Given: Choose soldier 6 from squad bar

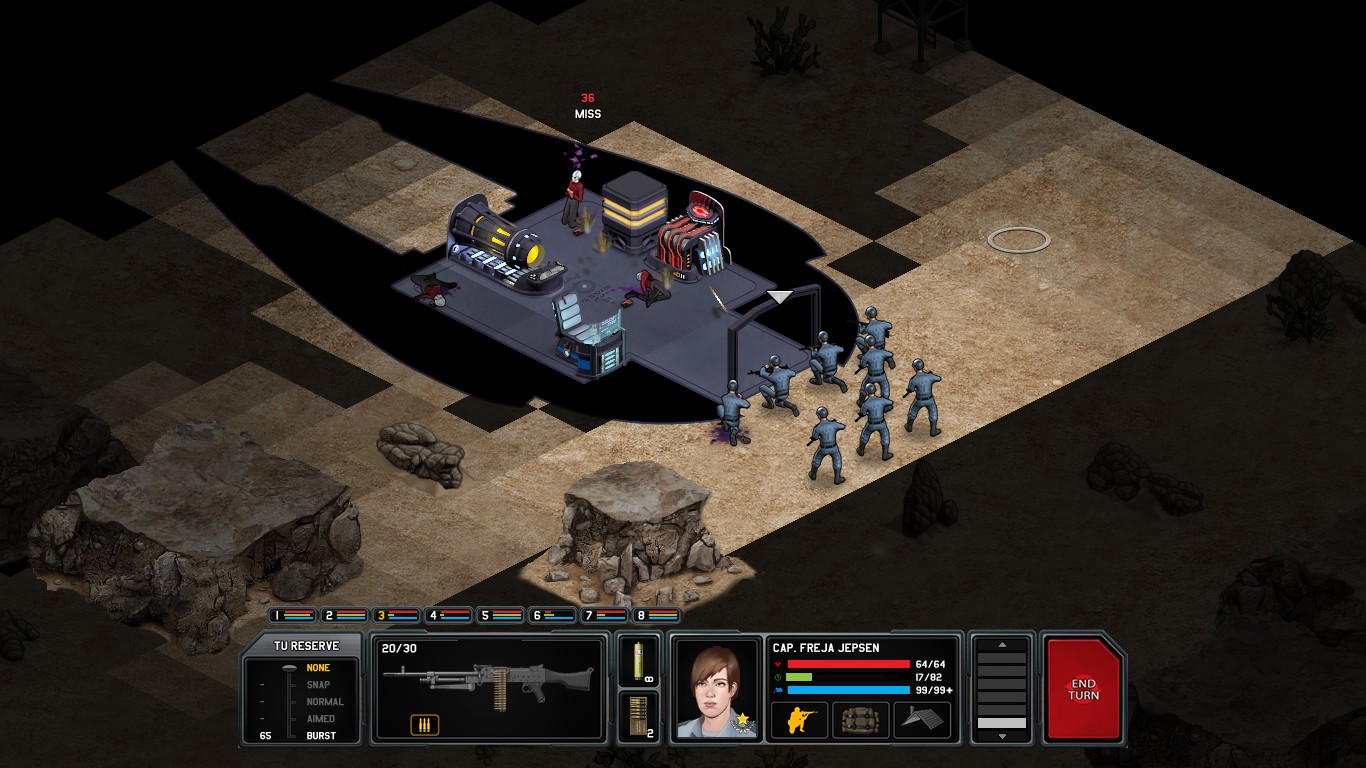Looking at the screenshot, I should coord(552,616).
